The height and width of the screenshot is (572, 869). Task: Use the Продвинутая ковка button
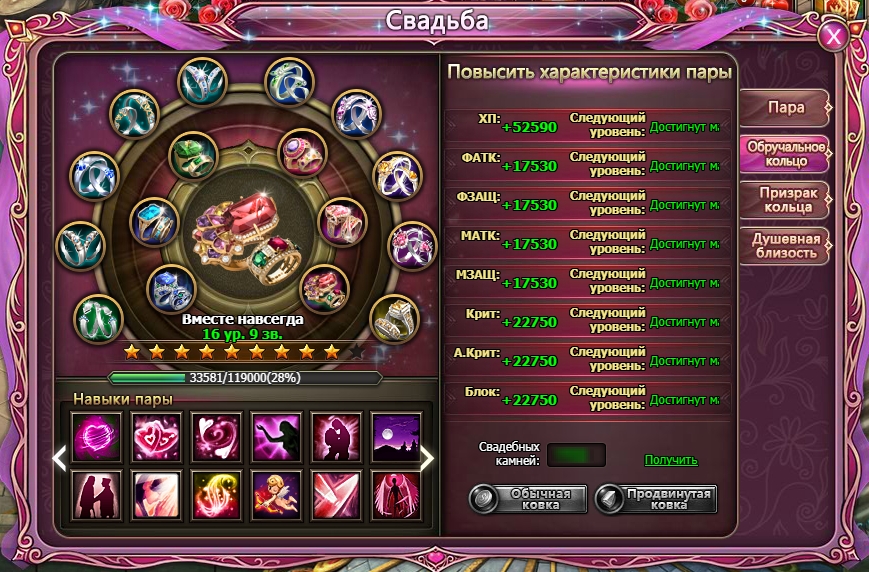(x=656, y=499)
